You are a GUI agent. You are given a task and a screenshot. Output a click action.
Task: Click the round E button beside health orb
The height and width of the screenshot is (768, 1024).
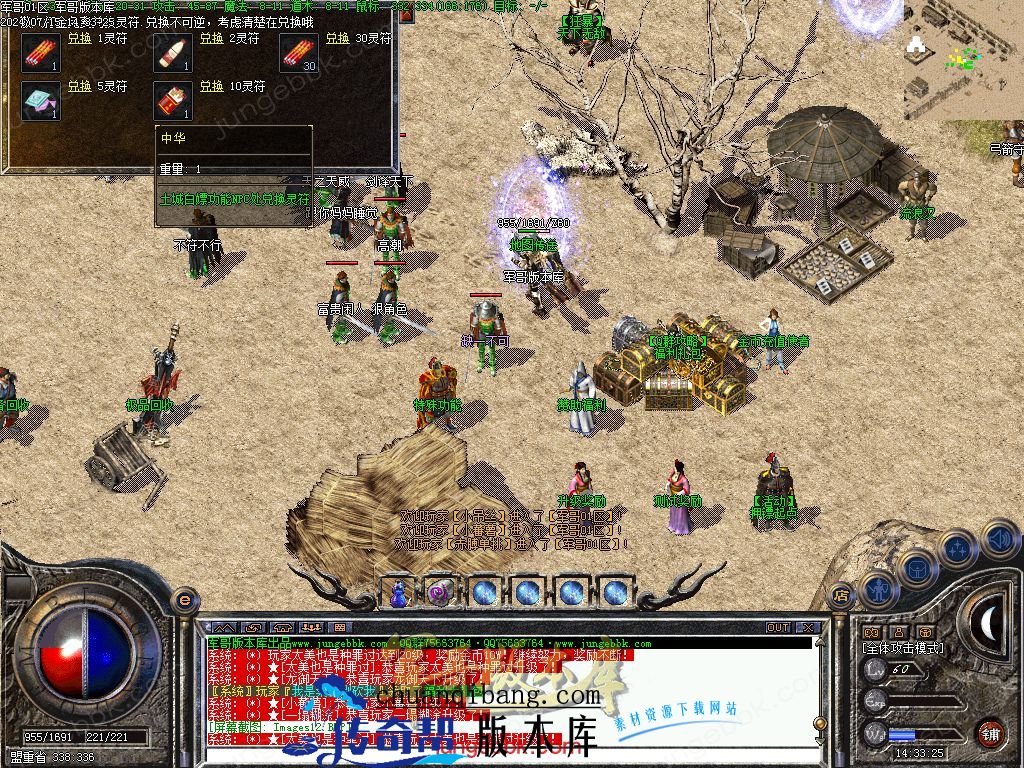184,600
